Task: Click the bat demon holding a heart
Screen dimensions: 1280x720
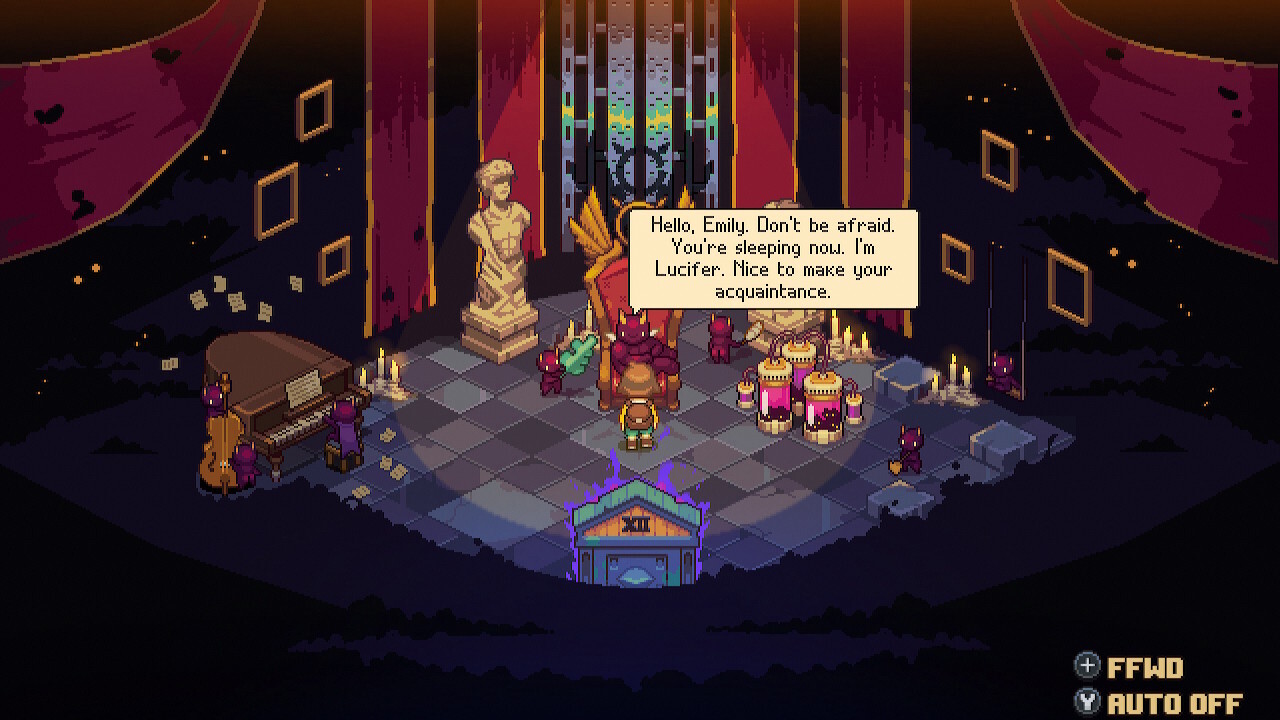Action: [x=908, y=445]
